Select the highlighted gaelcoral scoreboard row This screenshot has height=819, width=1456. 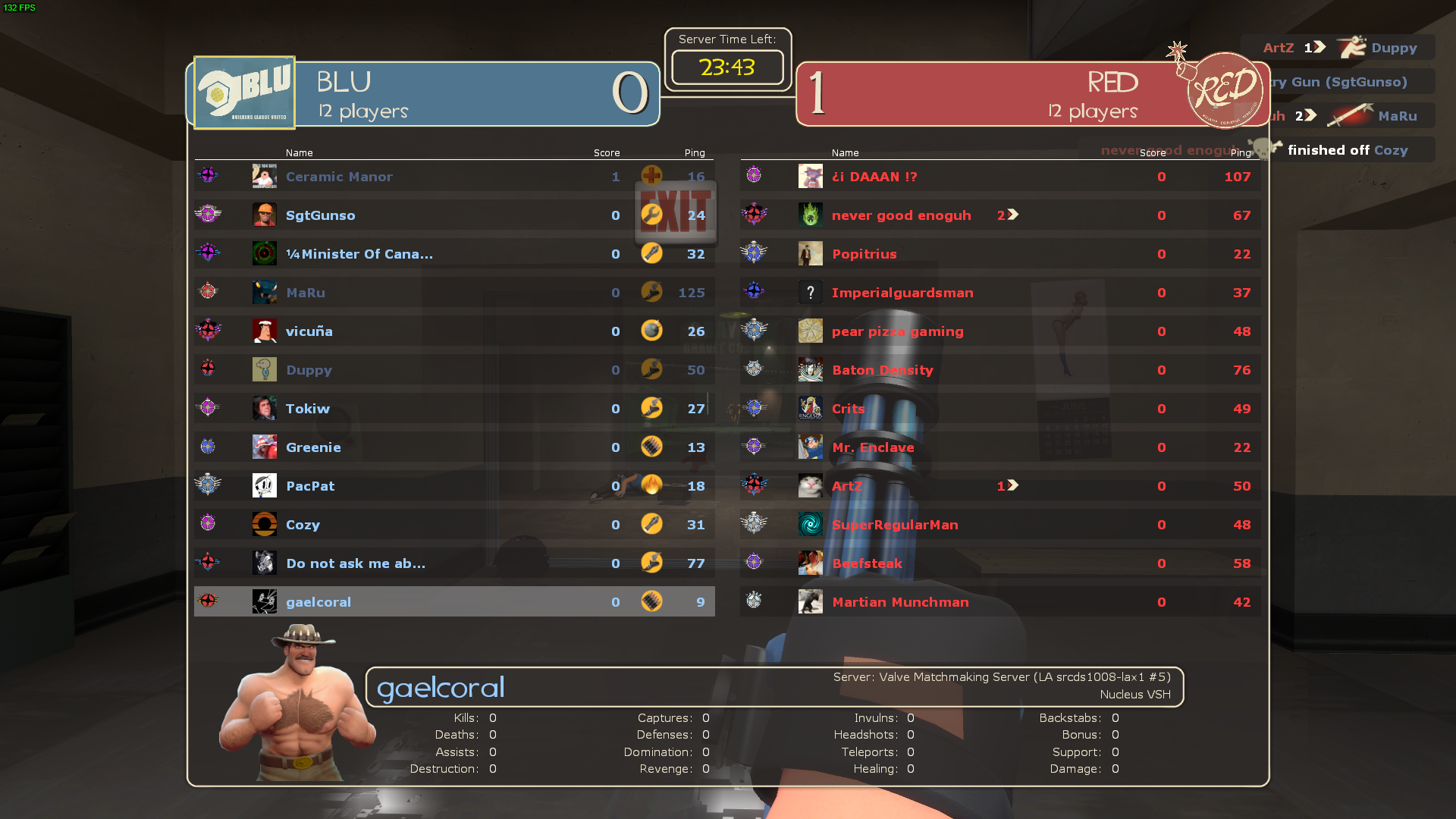tap(453, 601)
